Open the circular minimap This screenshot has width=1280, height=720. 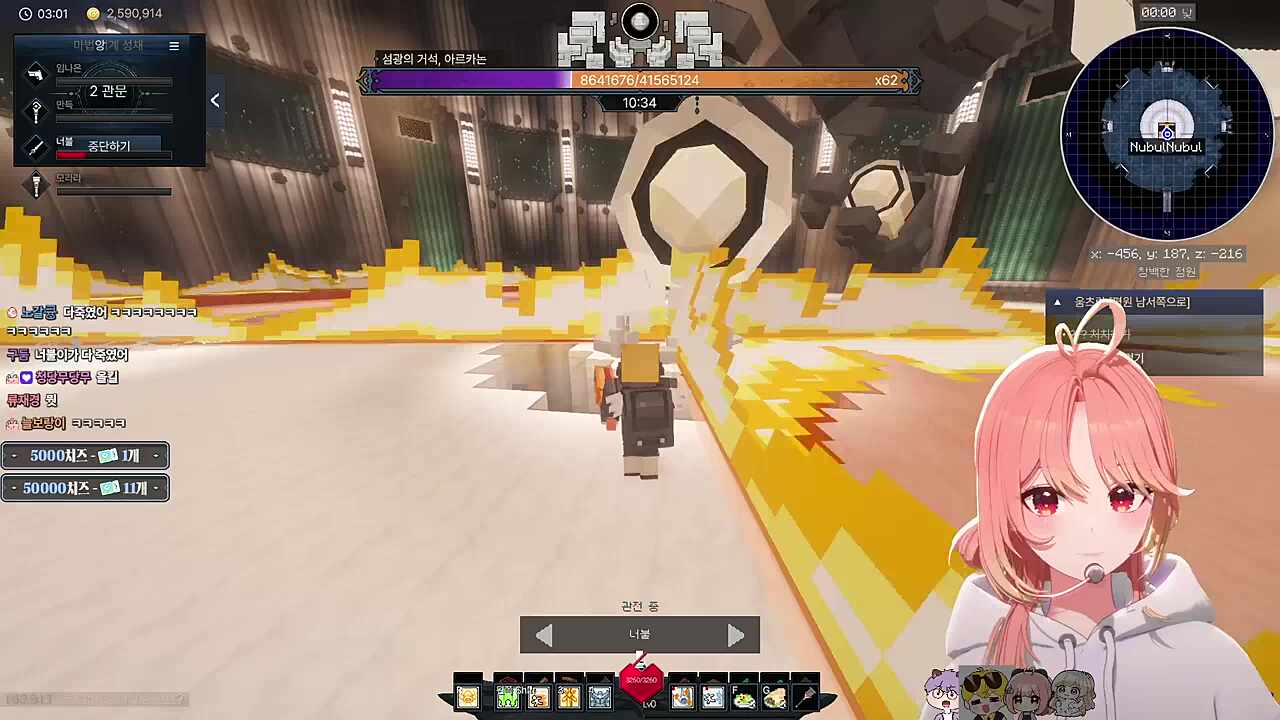pyautogui.click(x=1166, y=133)
